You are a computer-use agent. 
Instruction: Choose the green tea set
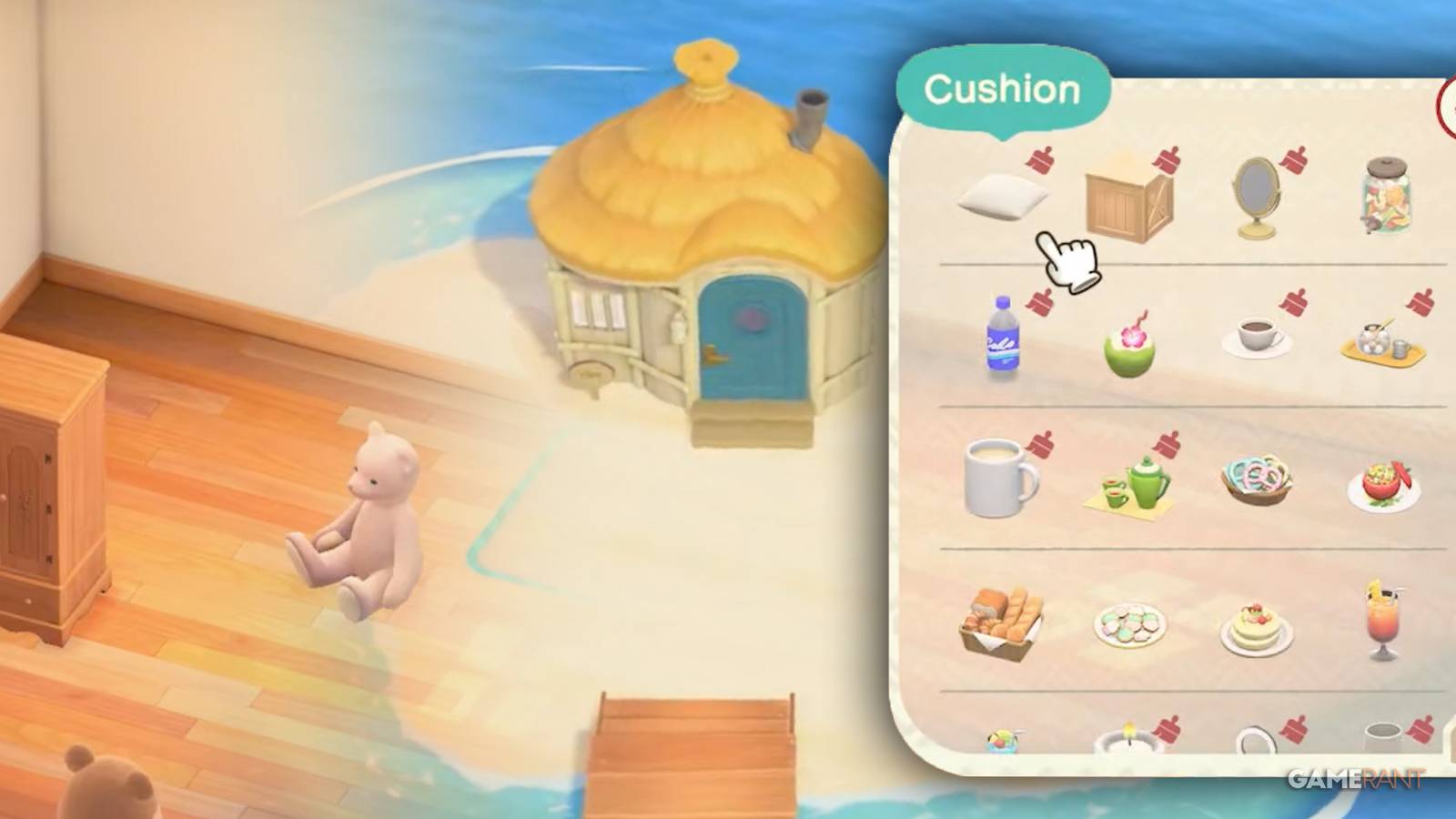1133,487
